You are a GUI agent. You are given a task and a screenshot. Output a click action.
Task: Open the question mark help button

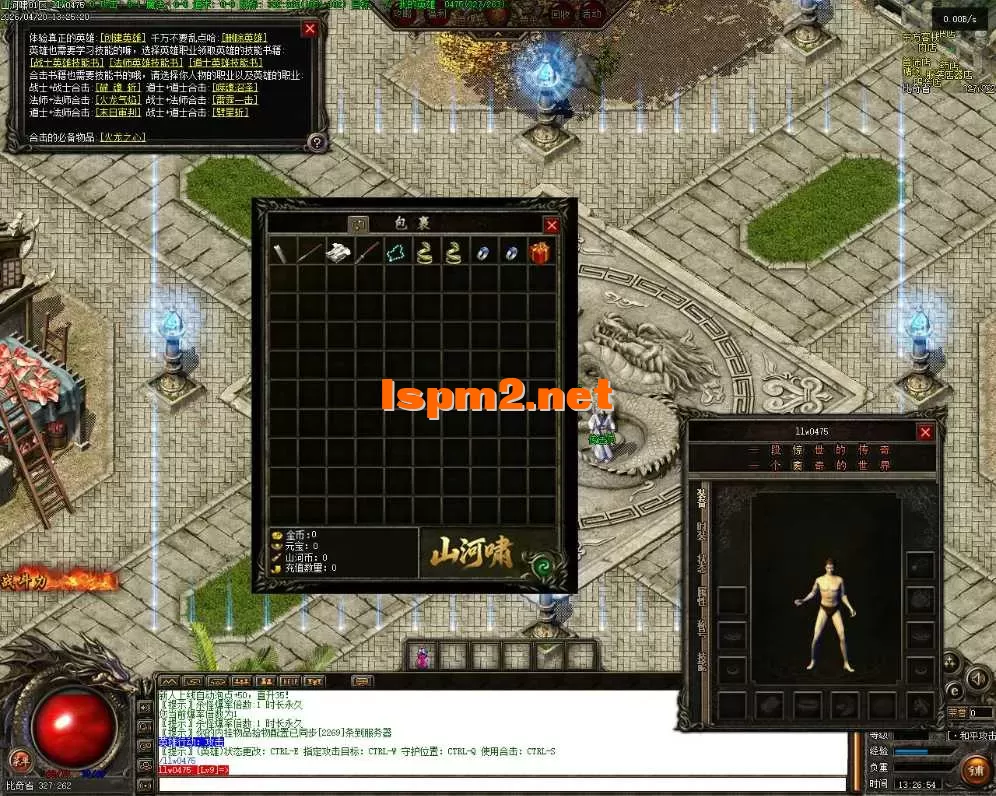point(316,142)
